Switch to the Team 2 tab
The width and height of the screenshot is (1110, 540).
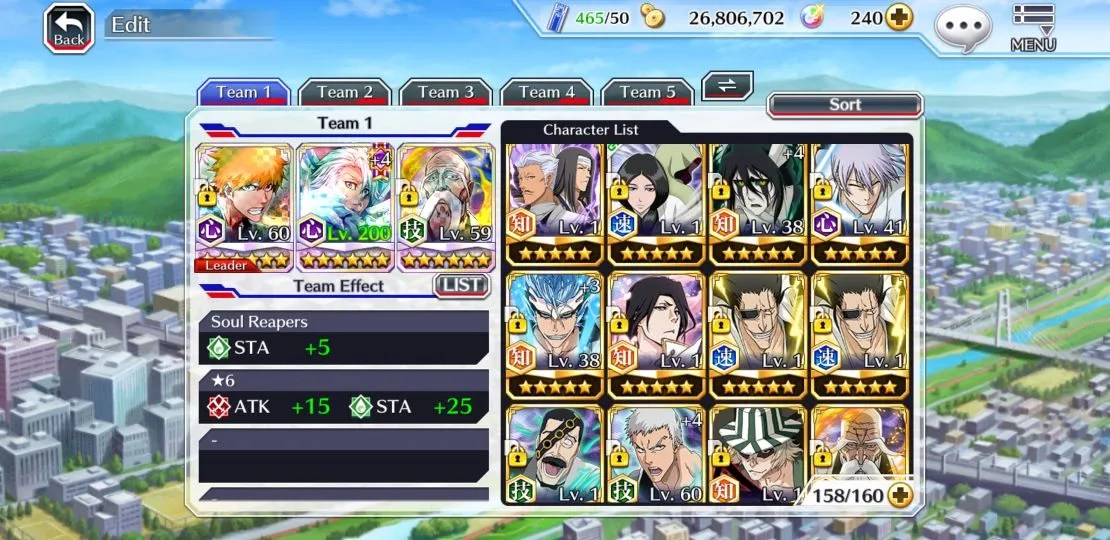tap(345, 92)
